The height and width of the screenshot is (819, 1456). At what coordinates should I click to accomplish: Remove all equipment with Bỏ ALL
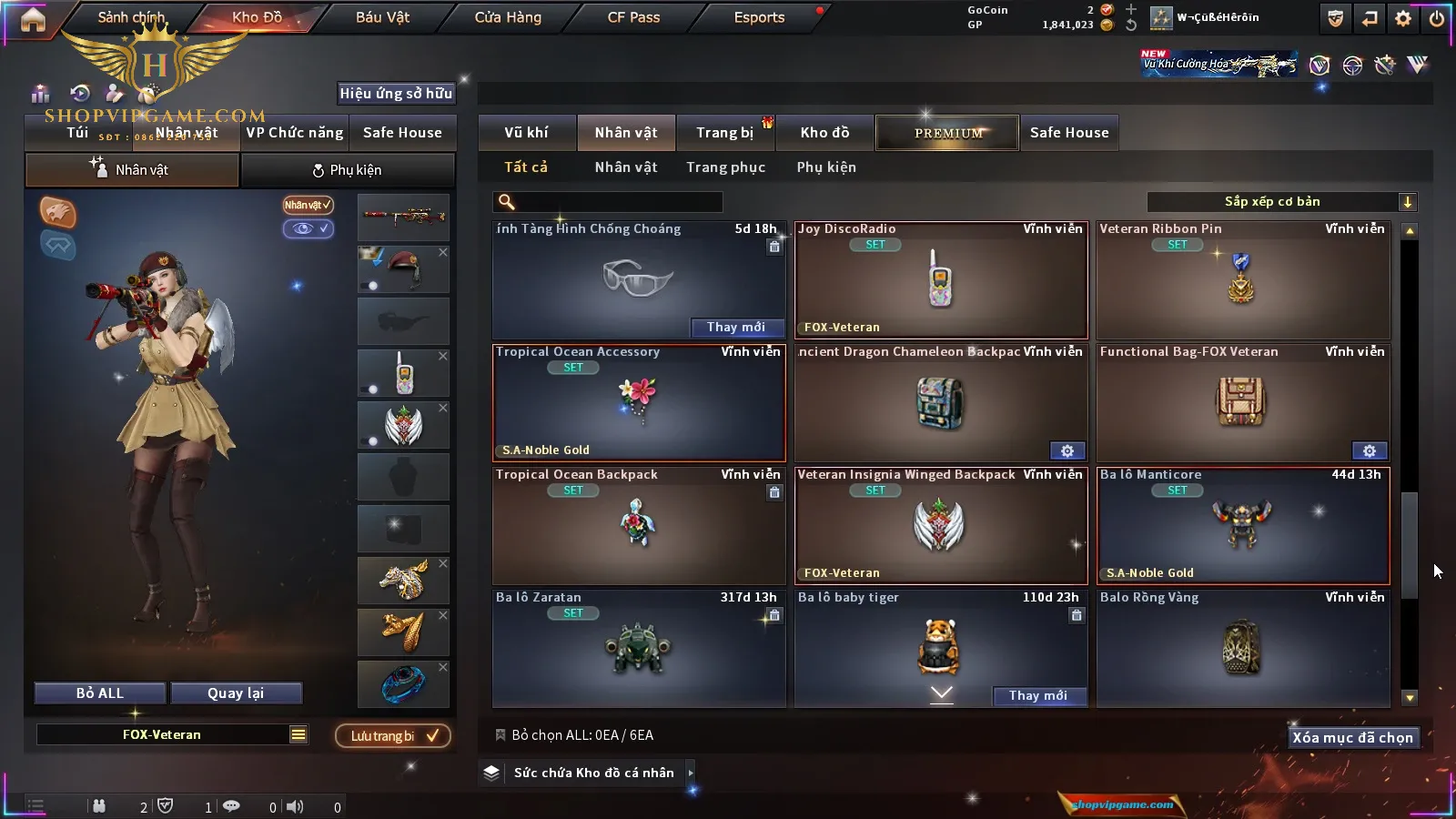click(x=100, y=693)
